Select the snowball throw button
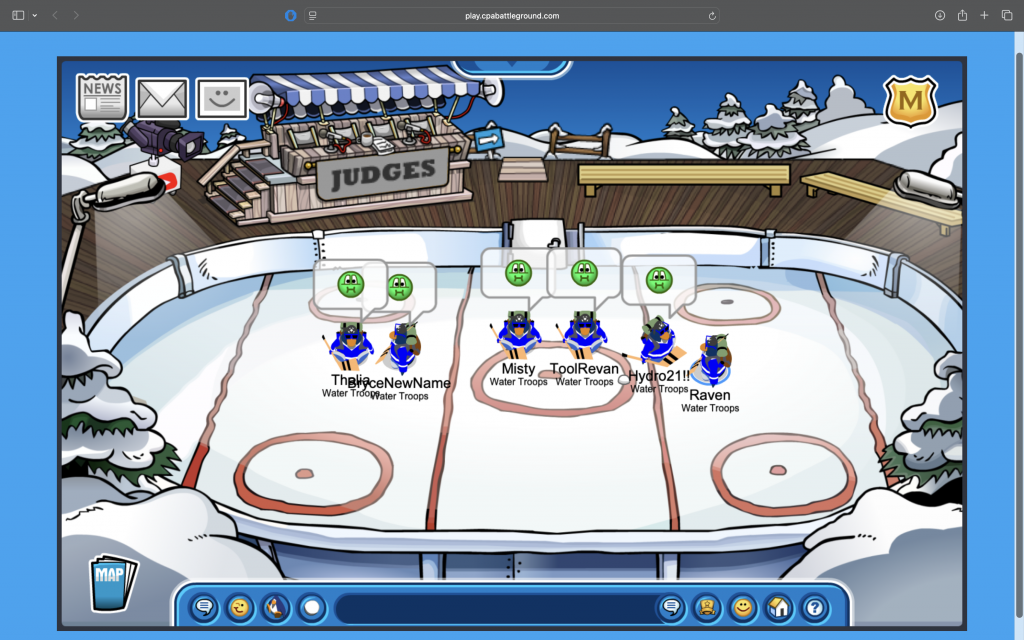1024x640 pixels. (312, 607)
